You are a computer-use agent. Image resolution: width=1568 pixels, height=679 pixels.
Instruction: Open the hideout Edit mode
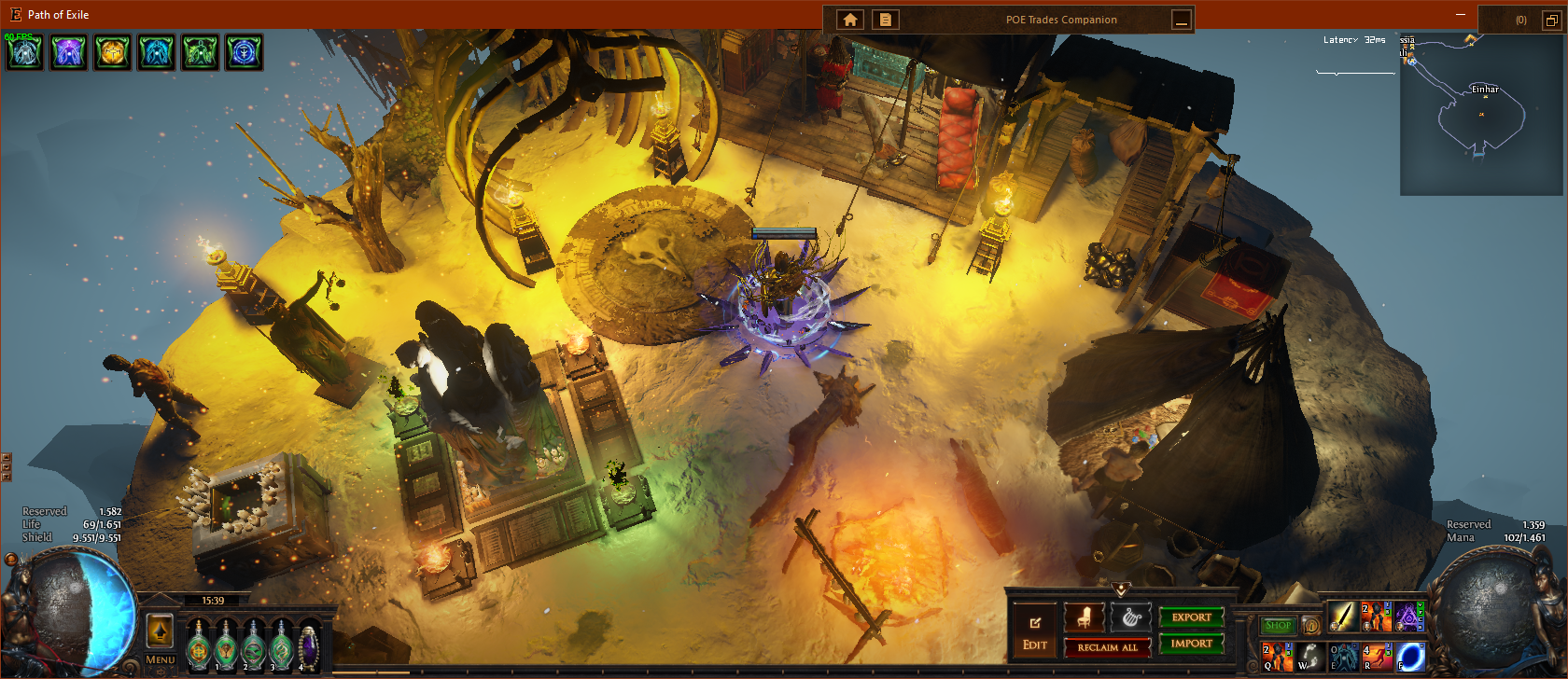(1034, 631)
